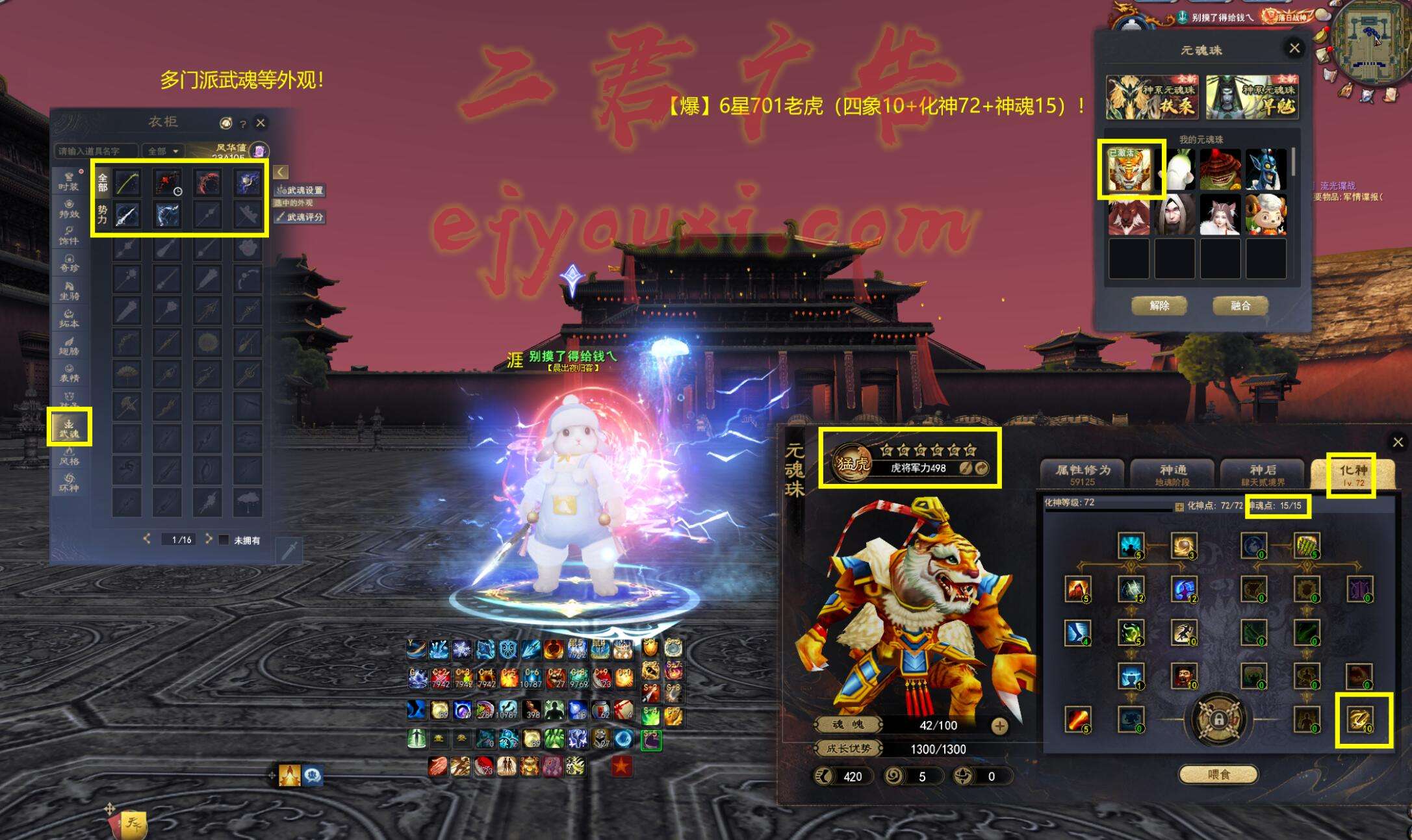Switch to the 属性修为 tab
Screen dimensions: 1412x840
[1083, 473]
